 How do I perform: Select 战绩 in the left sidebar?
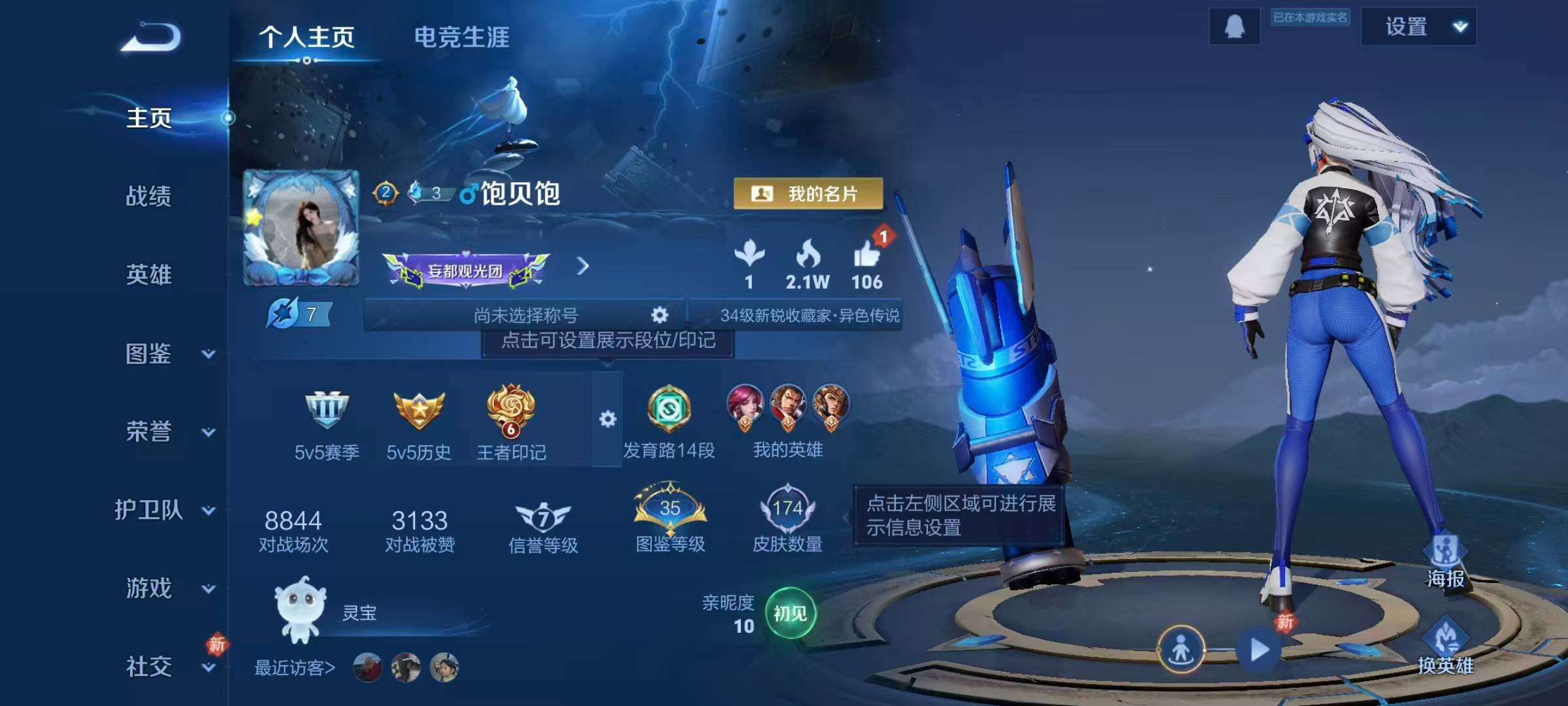point(149,196)
